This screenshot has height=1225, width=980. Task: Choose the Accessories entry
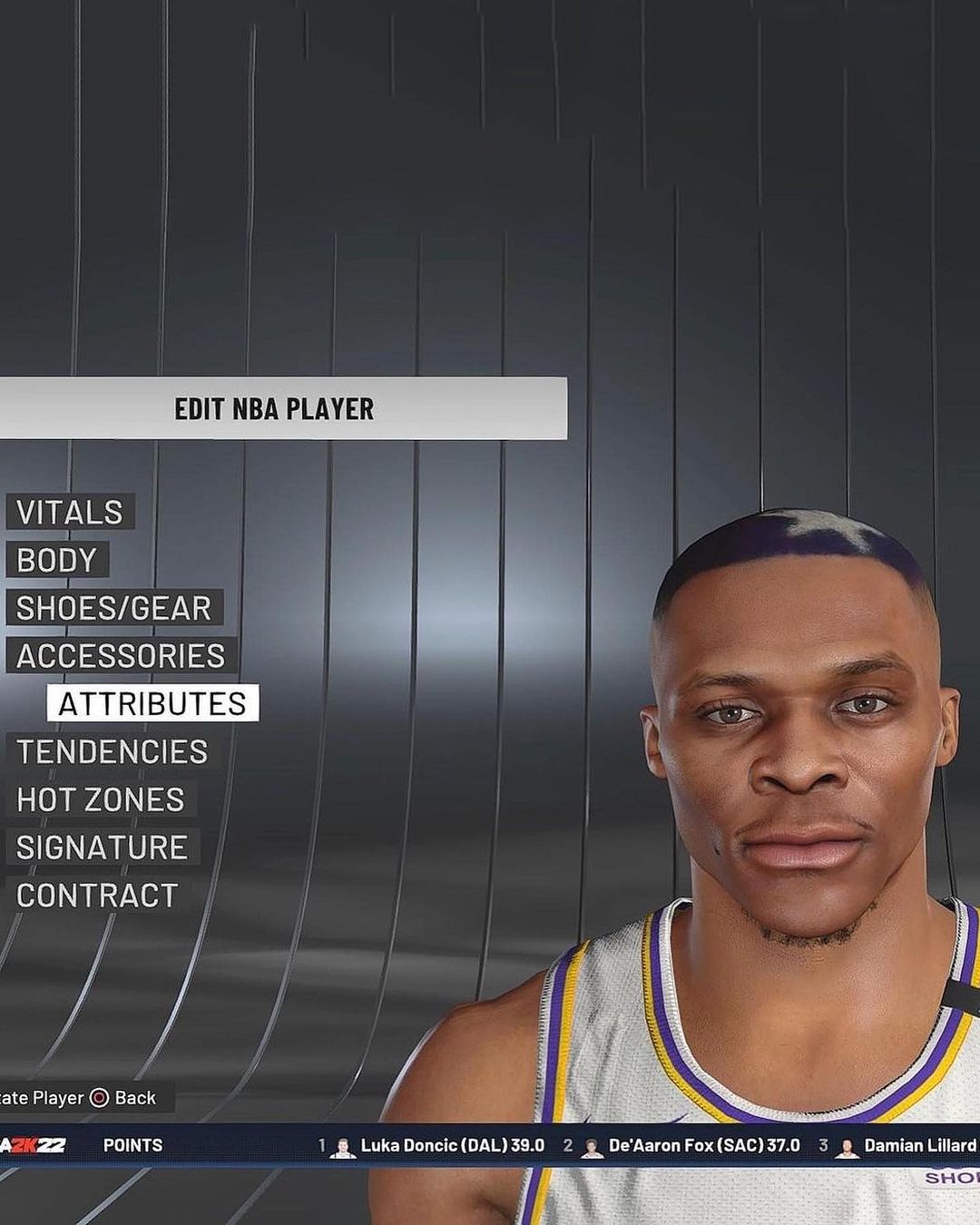pyautogui.click(x=121, y=656)
